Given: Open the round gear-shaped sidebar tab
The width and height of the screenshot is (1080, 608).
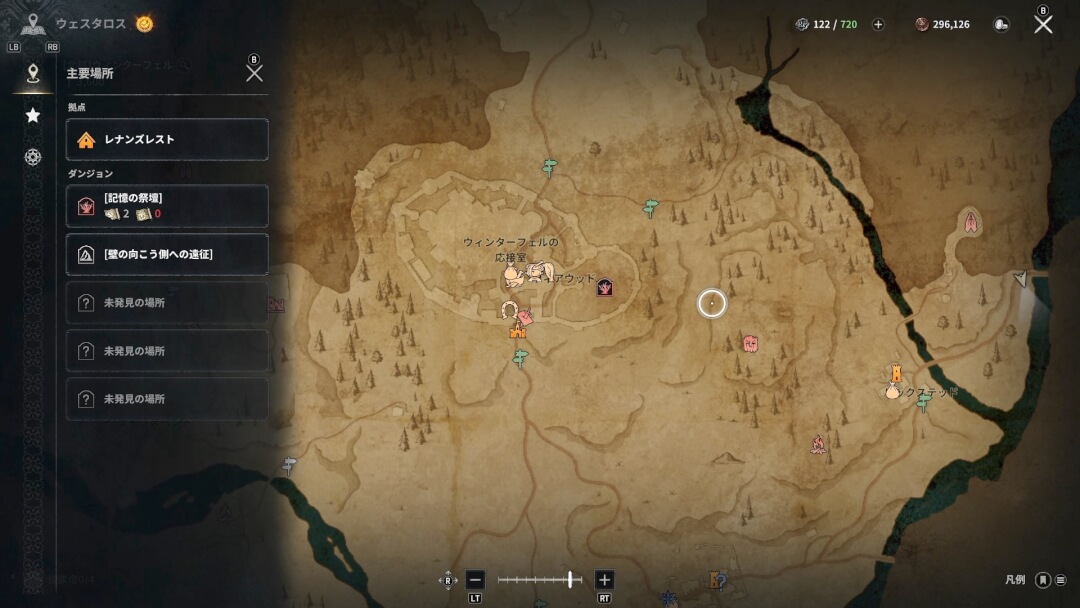Looking at the screenshot, I should click(33, 157).
